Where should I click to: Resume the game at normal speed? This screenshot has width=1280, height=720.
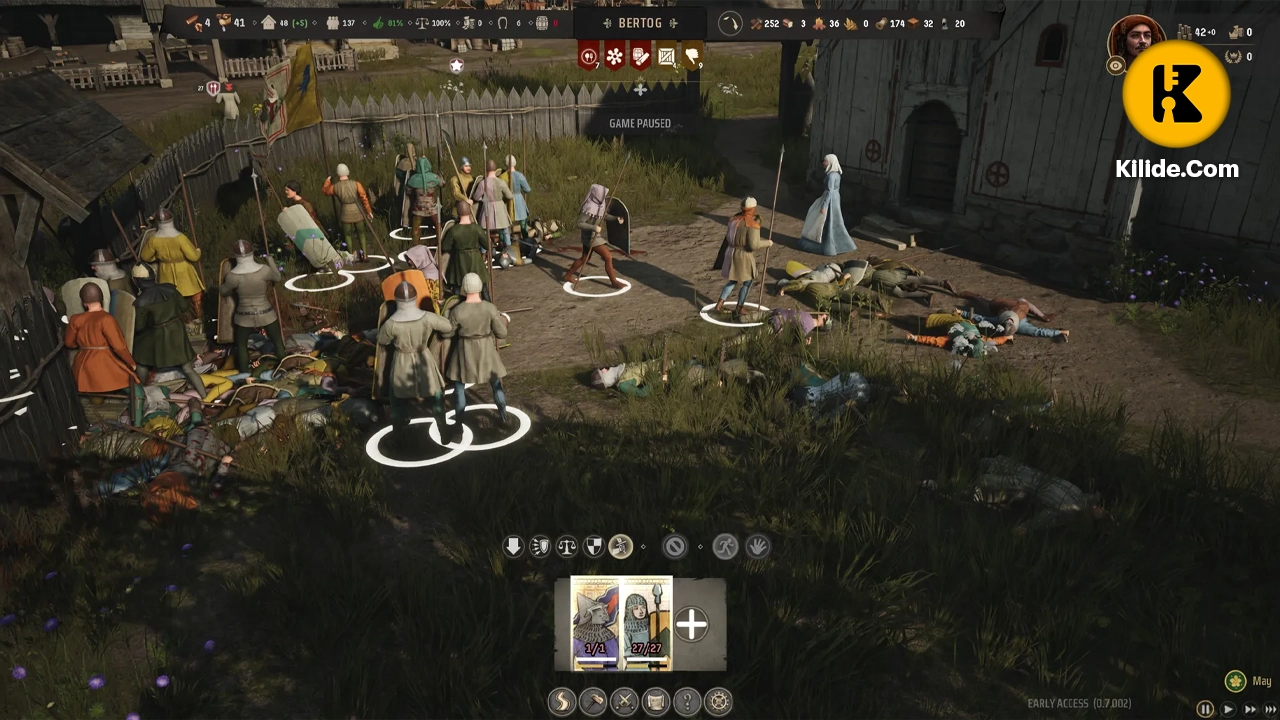1229,709
